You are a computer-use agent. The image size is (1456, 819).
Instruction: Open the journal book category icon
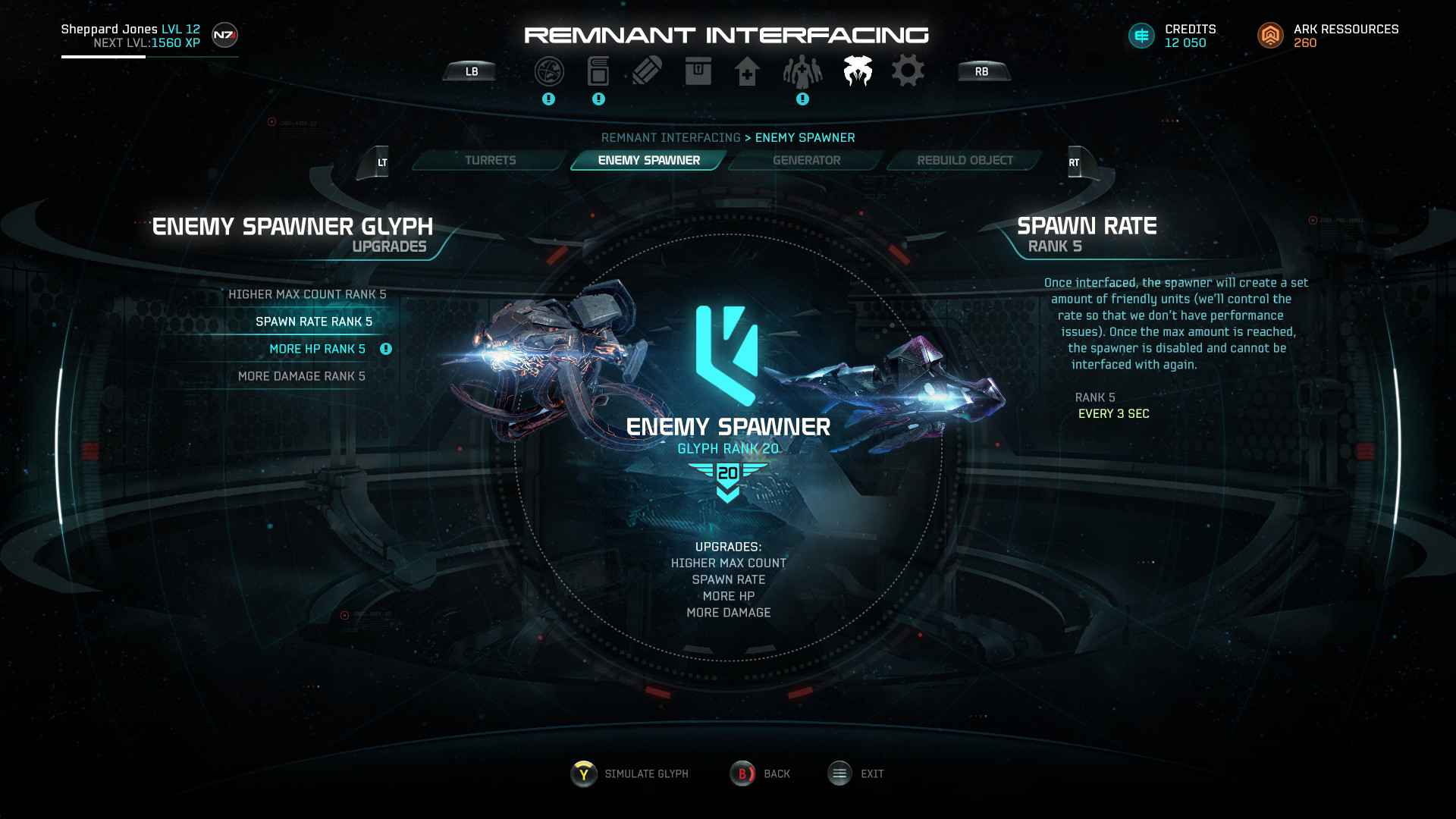click(598, 71)
